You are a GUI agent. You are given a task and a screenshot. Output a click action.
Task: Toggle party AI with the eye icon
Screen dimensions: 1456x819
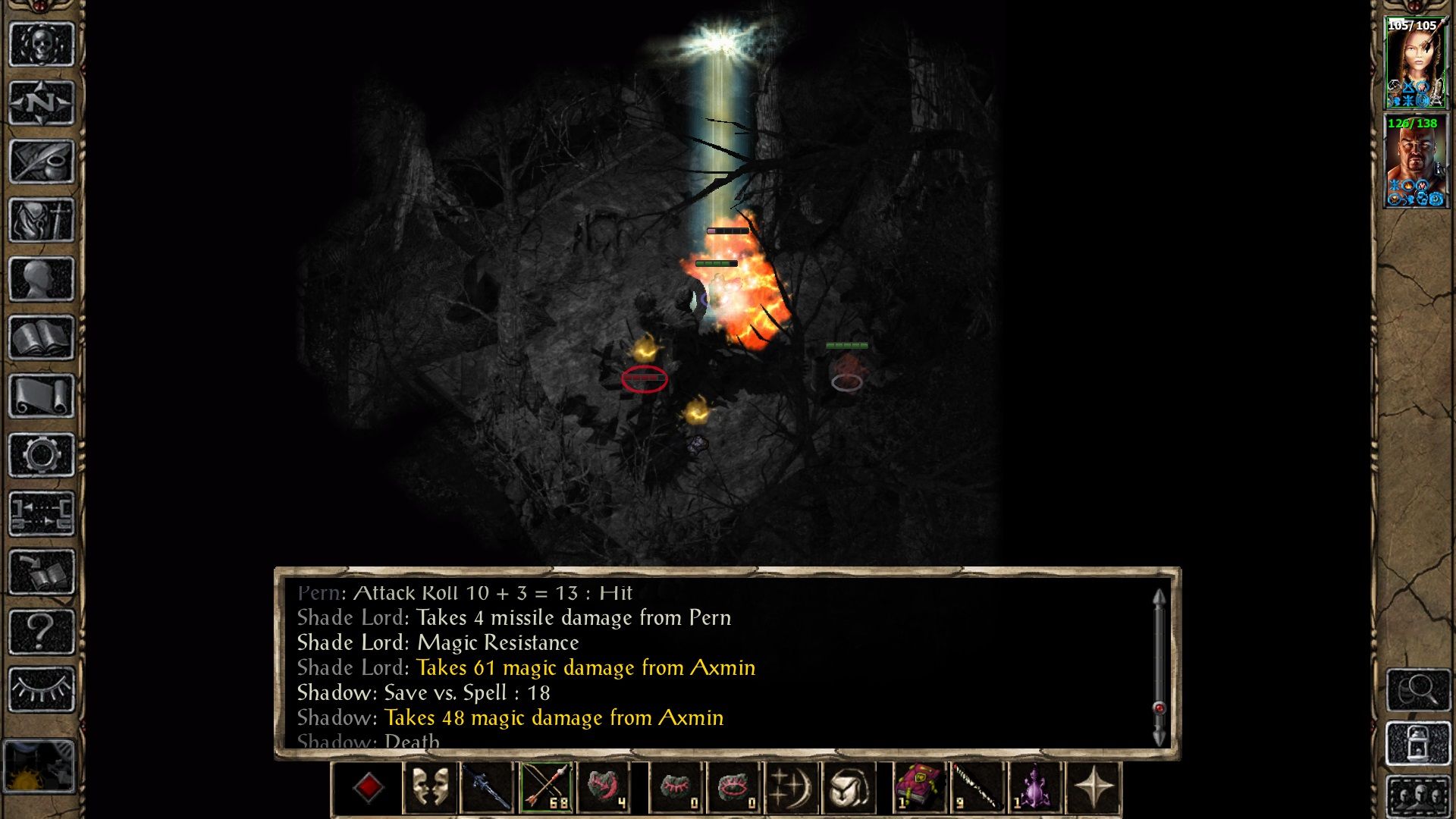pyautogui.click(x=40, y=686)
